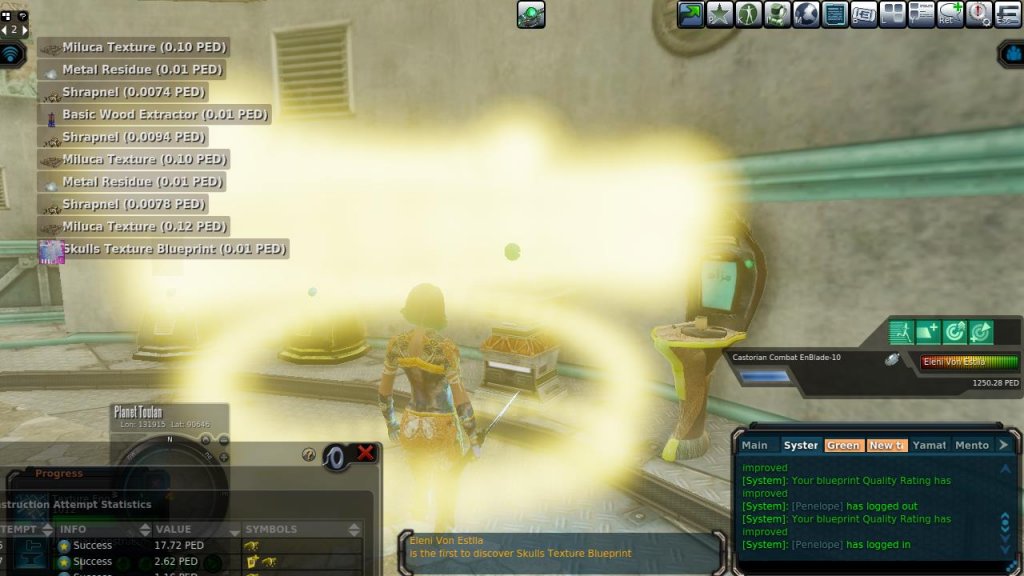1024x576 pixels.
Task: Expand more chat tabs with the arrow
Action: [x=1005, y=445]
